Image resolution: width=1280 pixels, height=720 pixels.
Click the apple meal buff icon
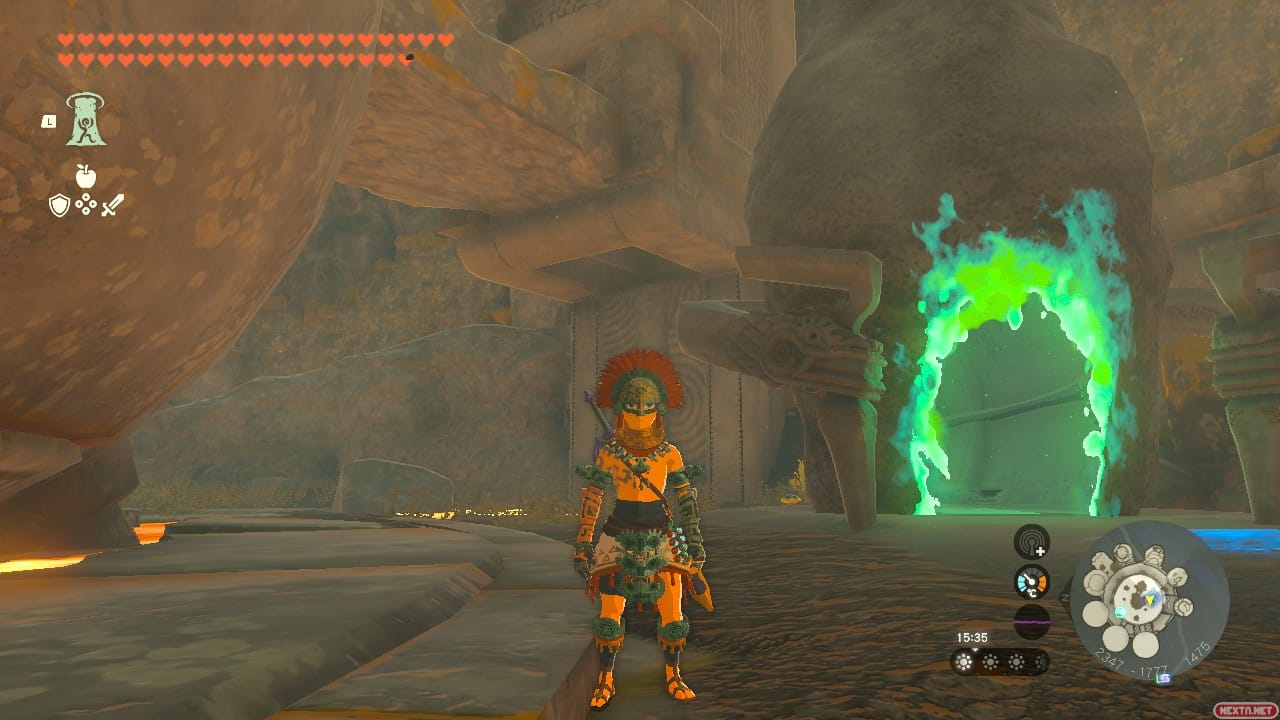85,176
